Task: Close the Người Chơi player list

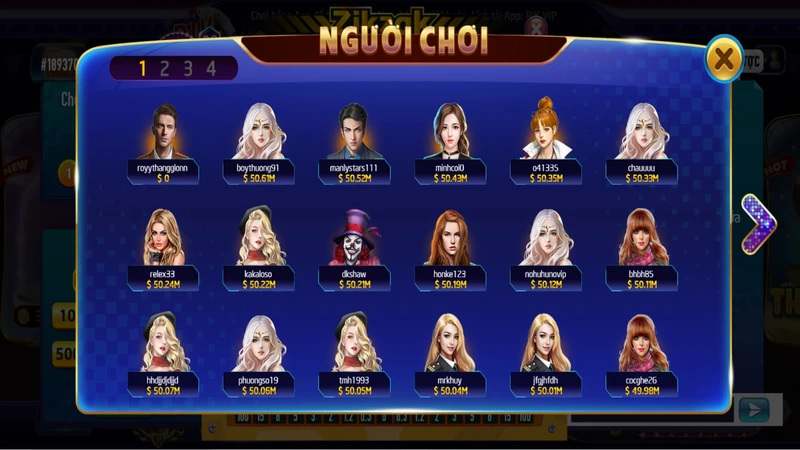Action: (723, 59)
